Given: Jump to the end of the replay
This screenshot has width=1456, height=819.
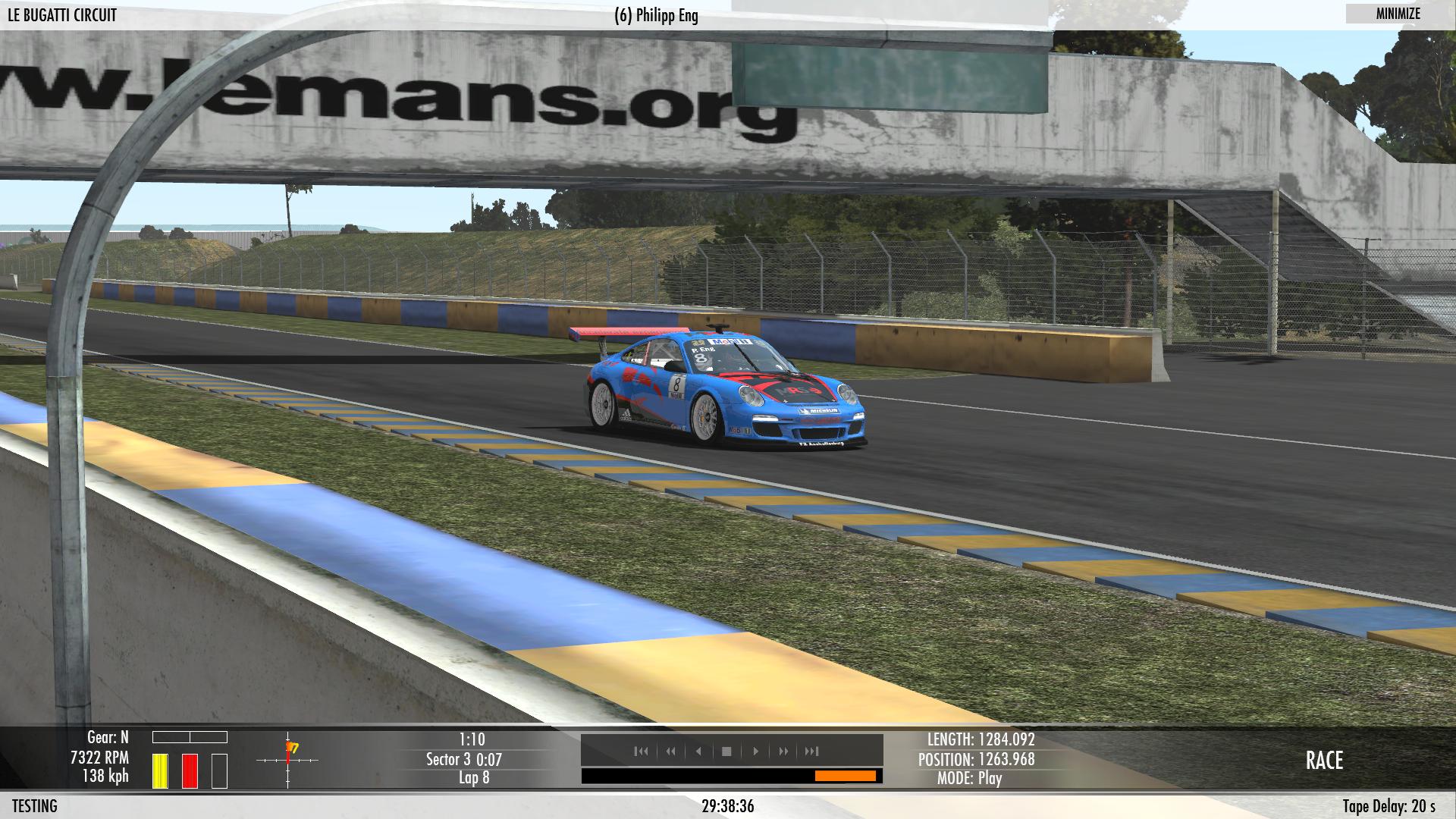Looking at the screenshot, I should coord(811,751).
